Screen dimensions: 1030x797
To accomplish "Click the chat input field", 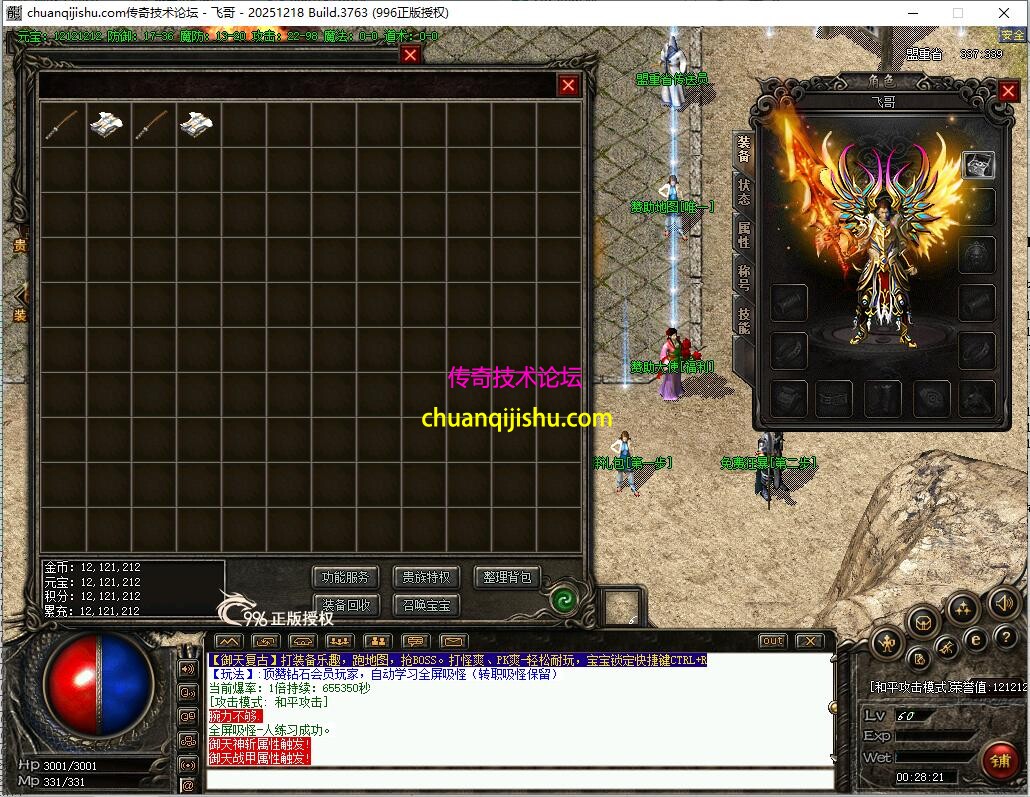I will click(518, 779).
